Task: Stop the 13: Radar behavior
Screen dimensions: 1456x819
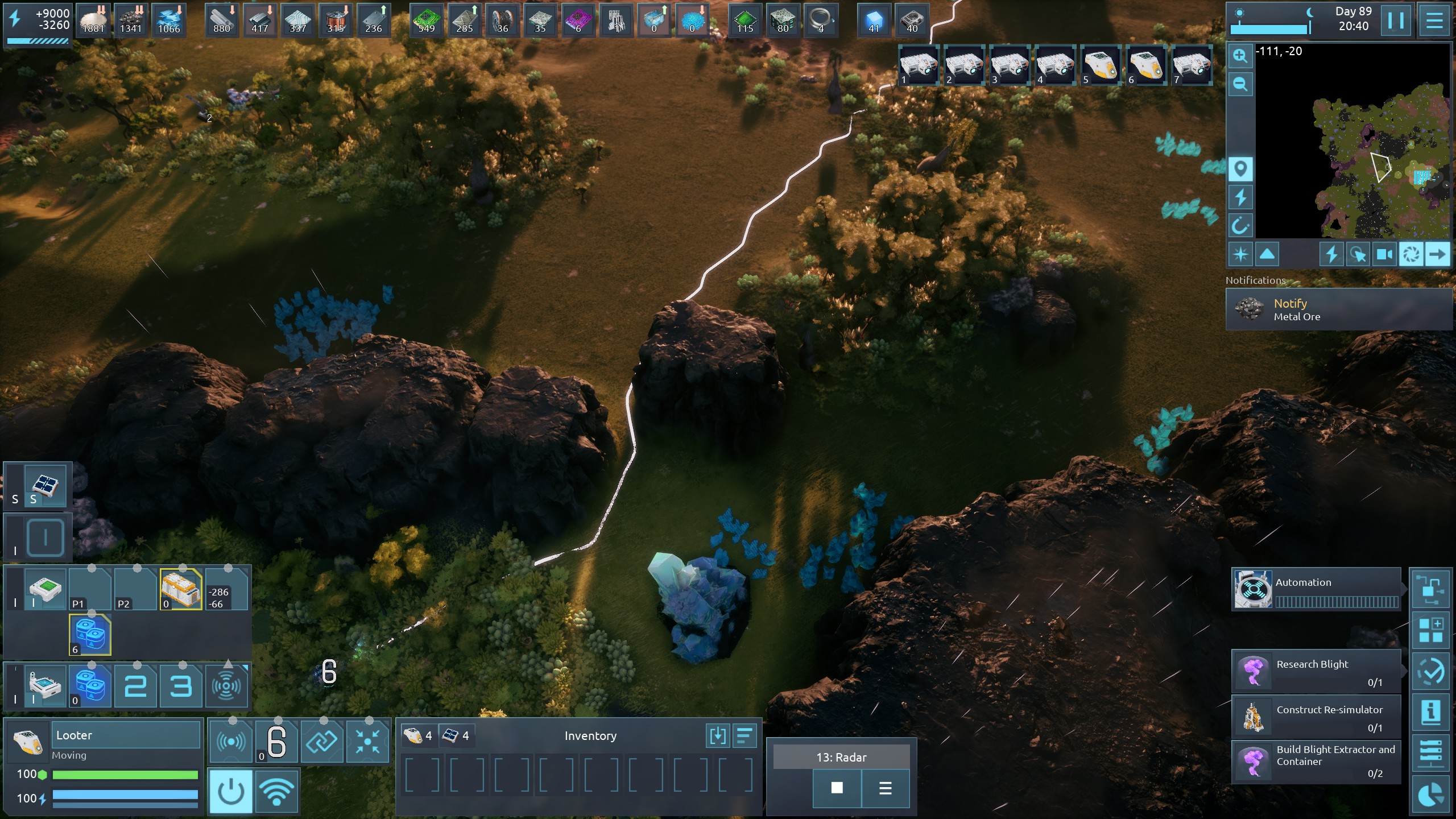Action: (x=837, y=788)
